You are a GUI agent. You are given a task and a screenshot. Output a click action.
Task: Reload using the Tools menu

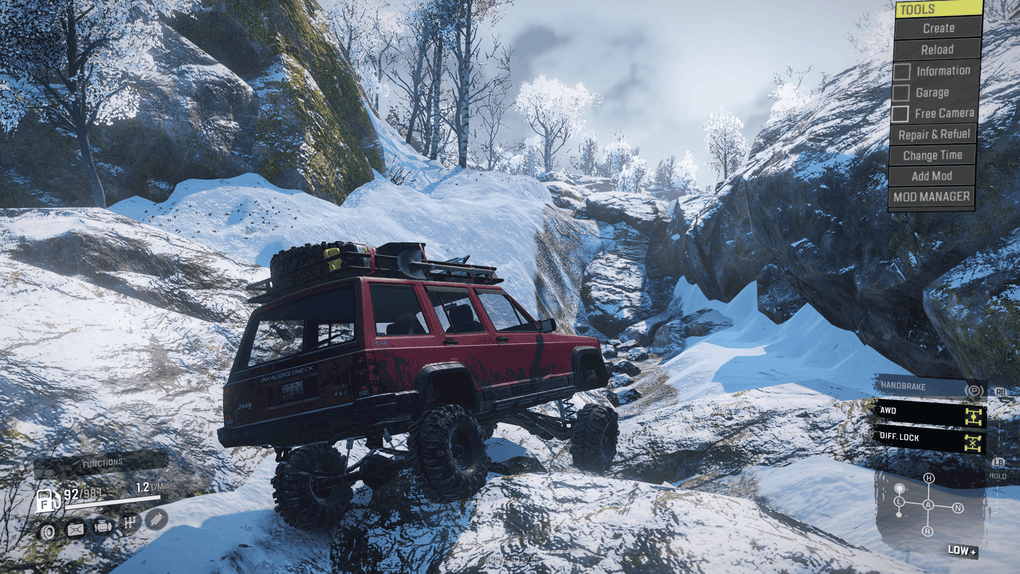point(937,49)
